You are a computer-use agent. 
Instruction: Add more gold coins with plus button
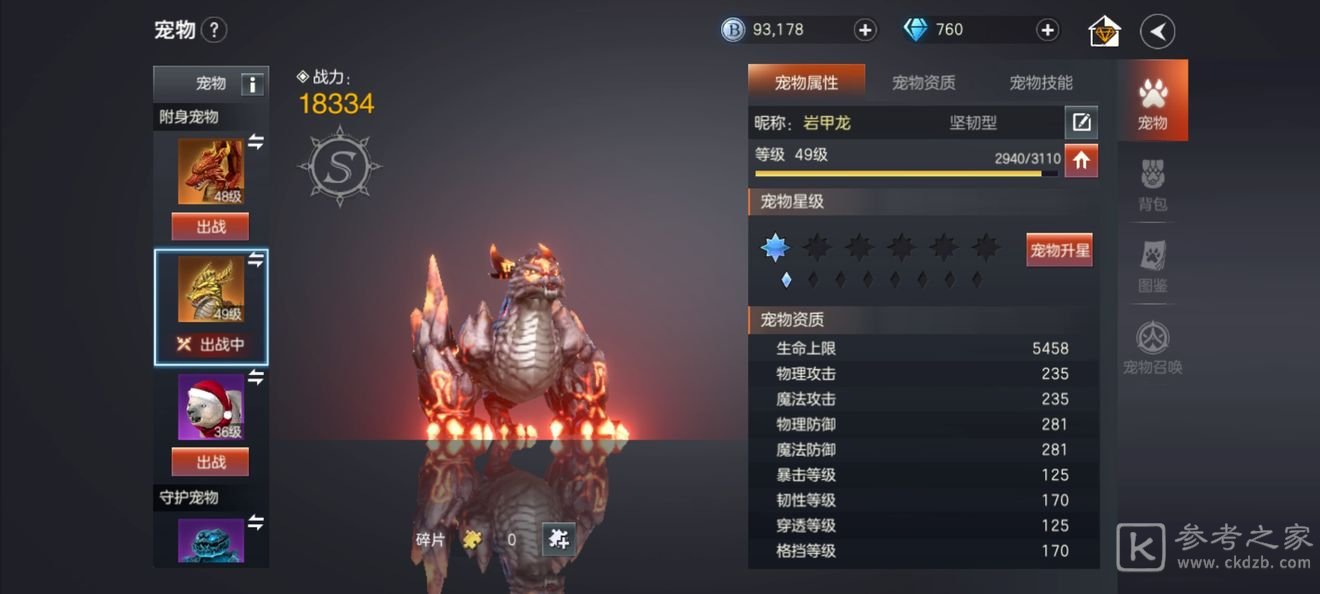(x=865, y=30)
